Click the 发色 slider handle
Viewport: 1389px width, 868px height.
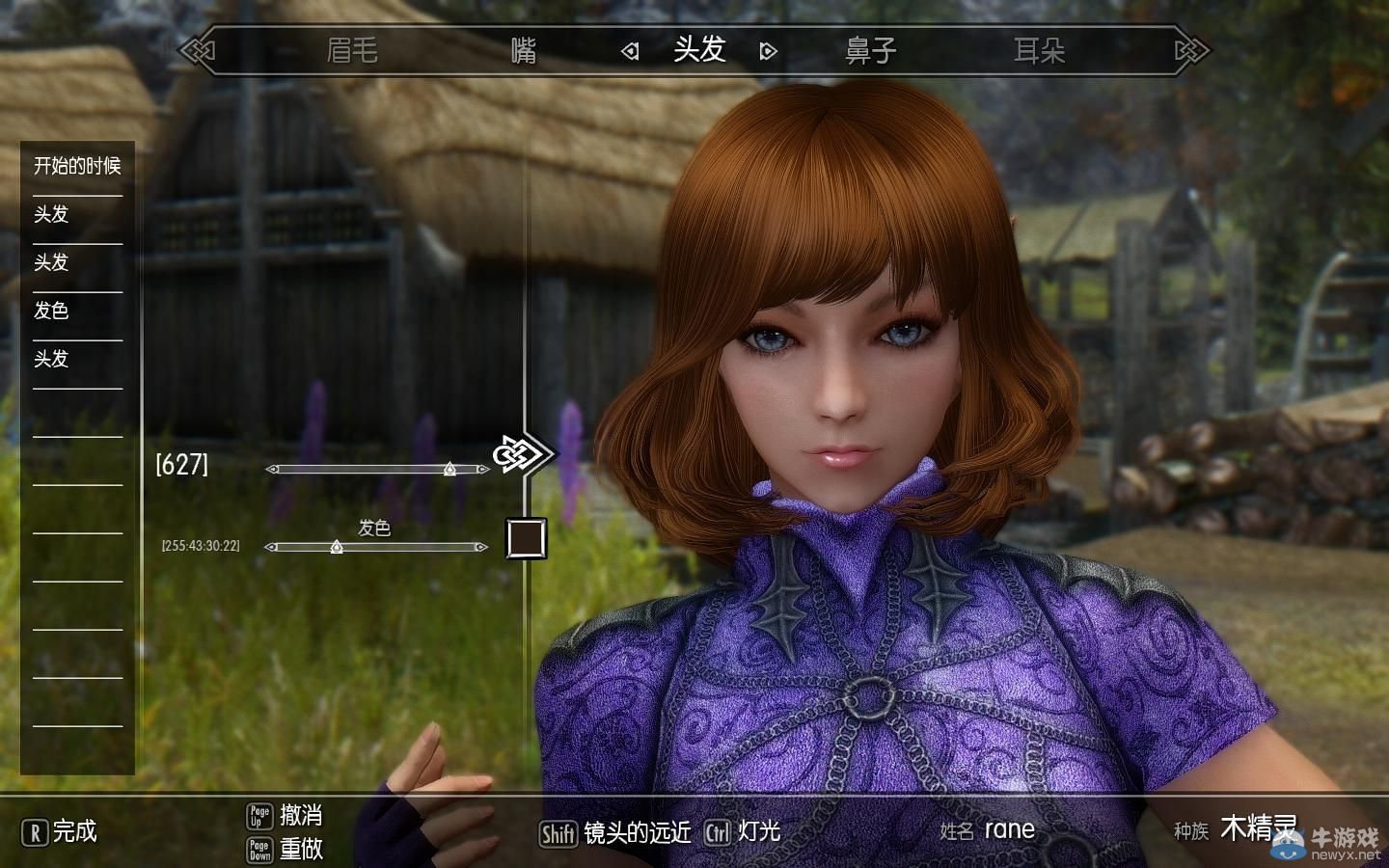(335, 547)
